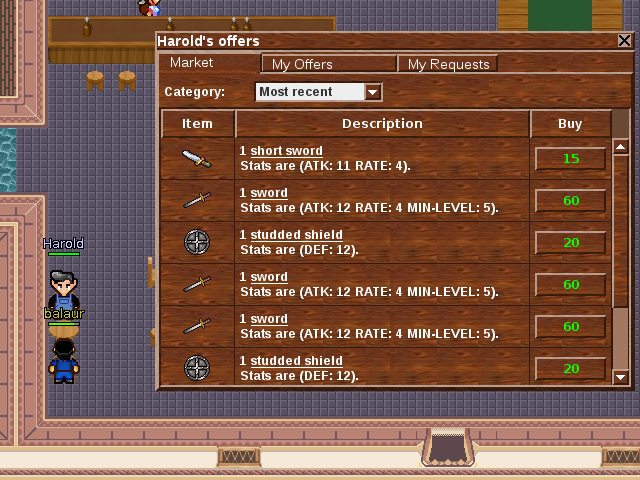The width and height of the screenshot is (640, 480).
Task: Close the Harold's offers window
Action: [624, 41]
